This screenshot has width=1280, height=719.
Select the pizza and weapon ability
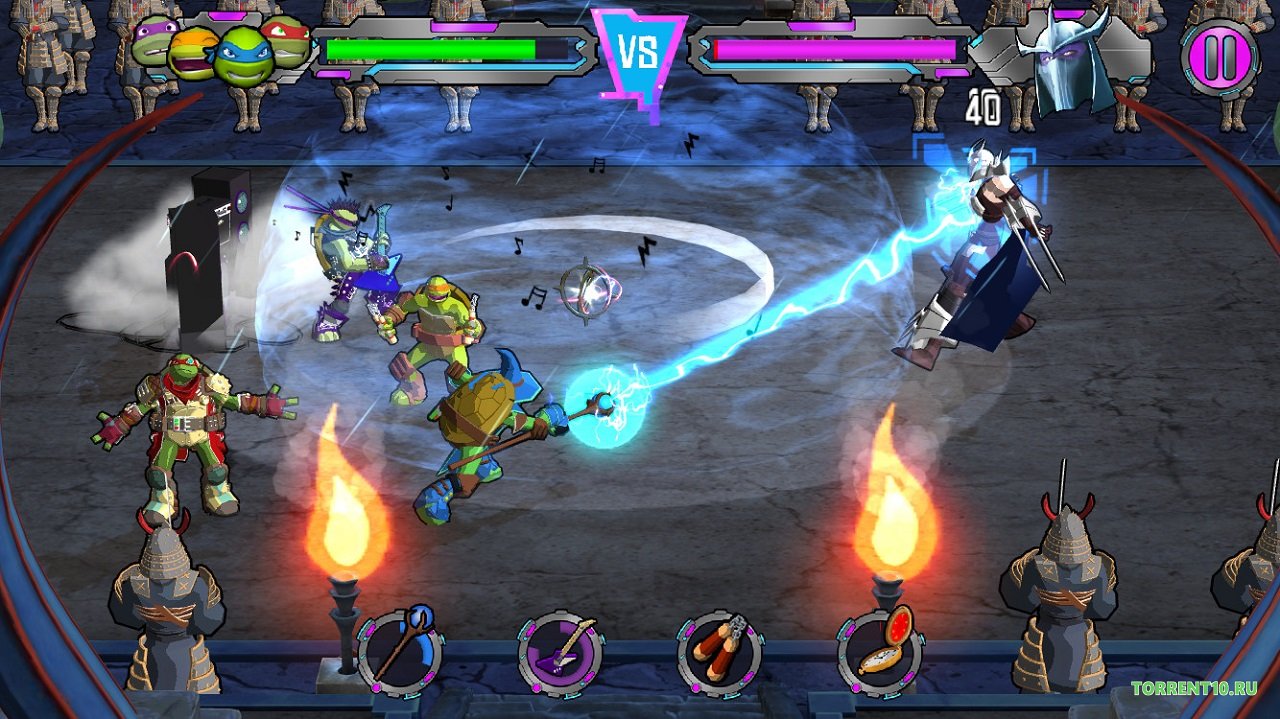(x=880, y=653)
